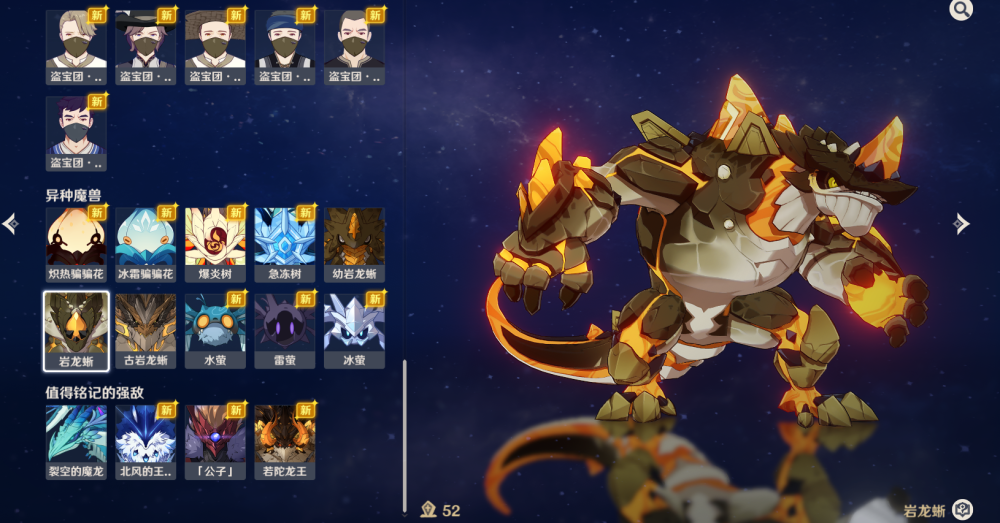
Task: Choose the 若陀龙王 boss tile
Action: click(x=285, y=434)
